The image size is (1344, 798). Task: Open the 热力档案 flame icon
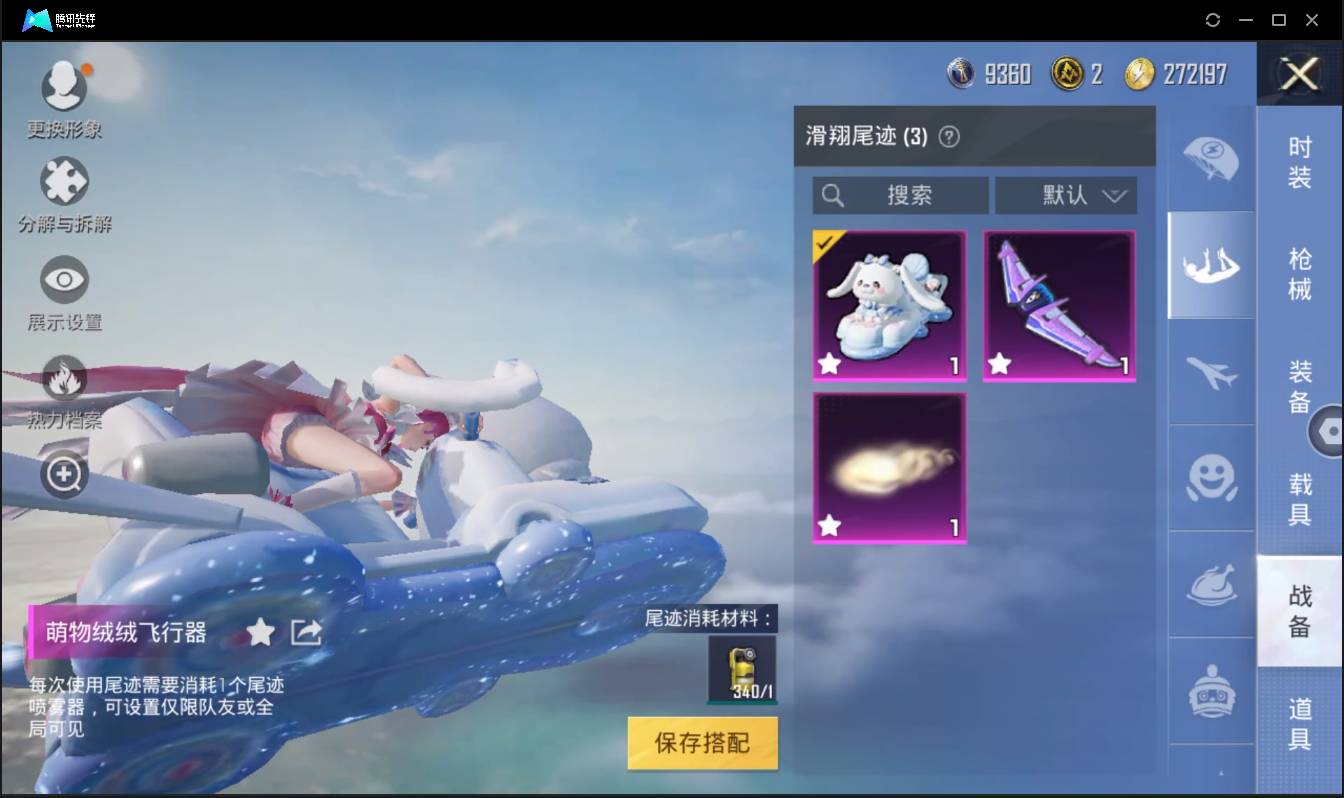click(64, 380)
